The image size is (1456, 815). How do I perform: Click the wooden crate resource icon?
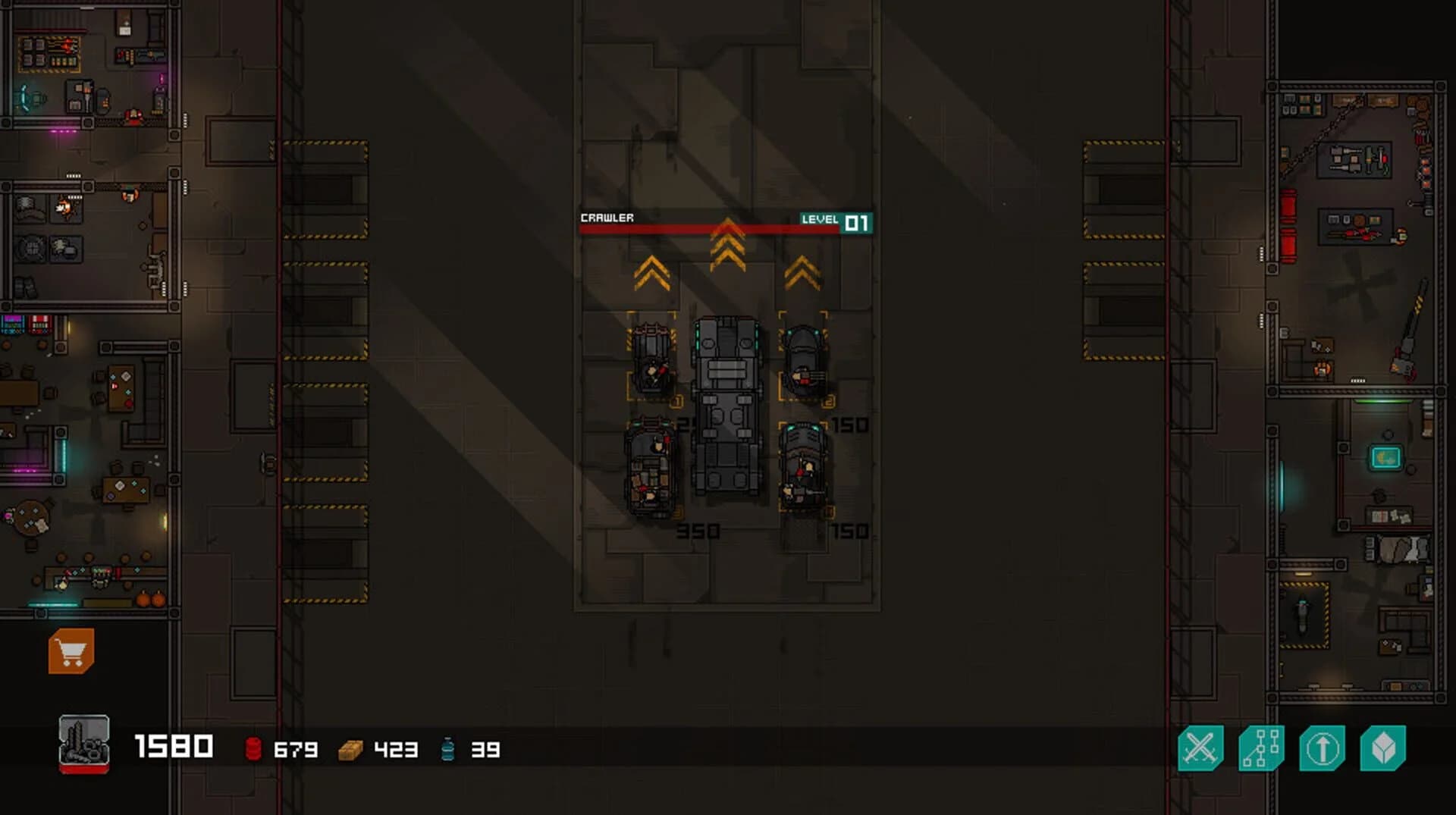[x=350, y=750]
